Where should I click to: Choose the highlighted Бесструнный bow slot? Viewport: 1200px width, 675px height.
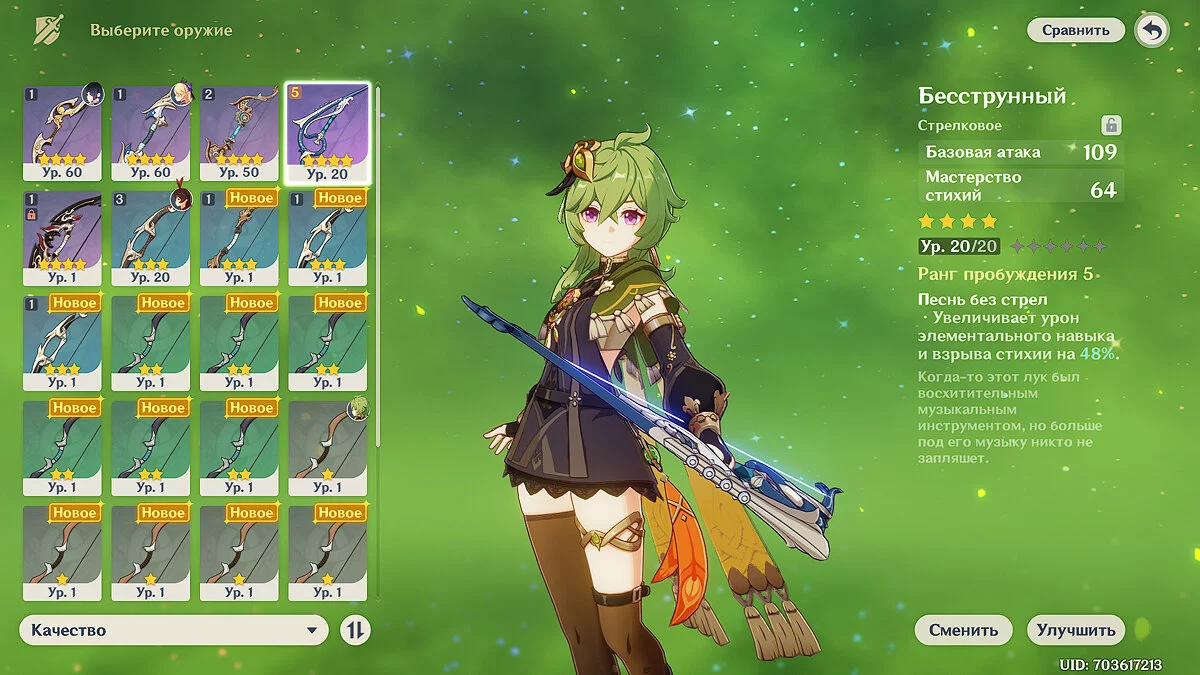tap(327, 133)
